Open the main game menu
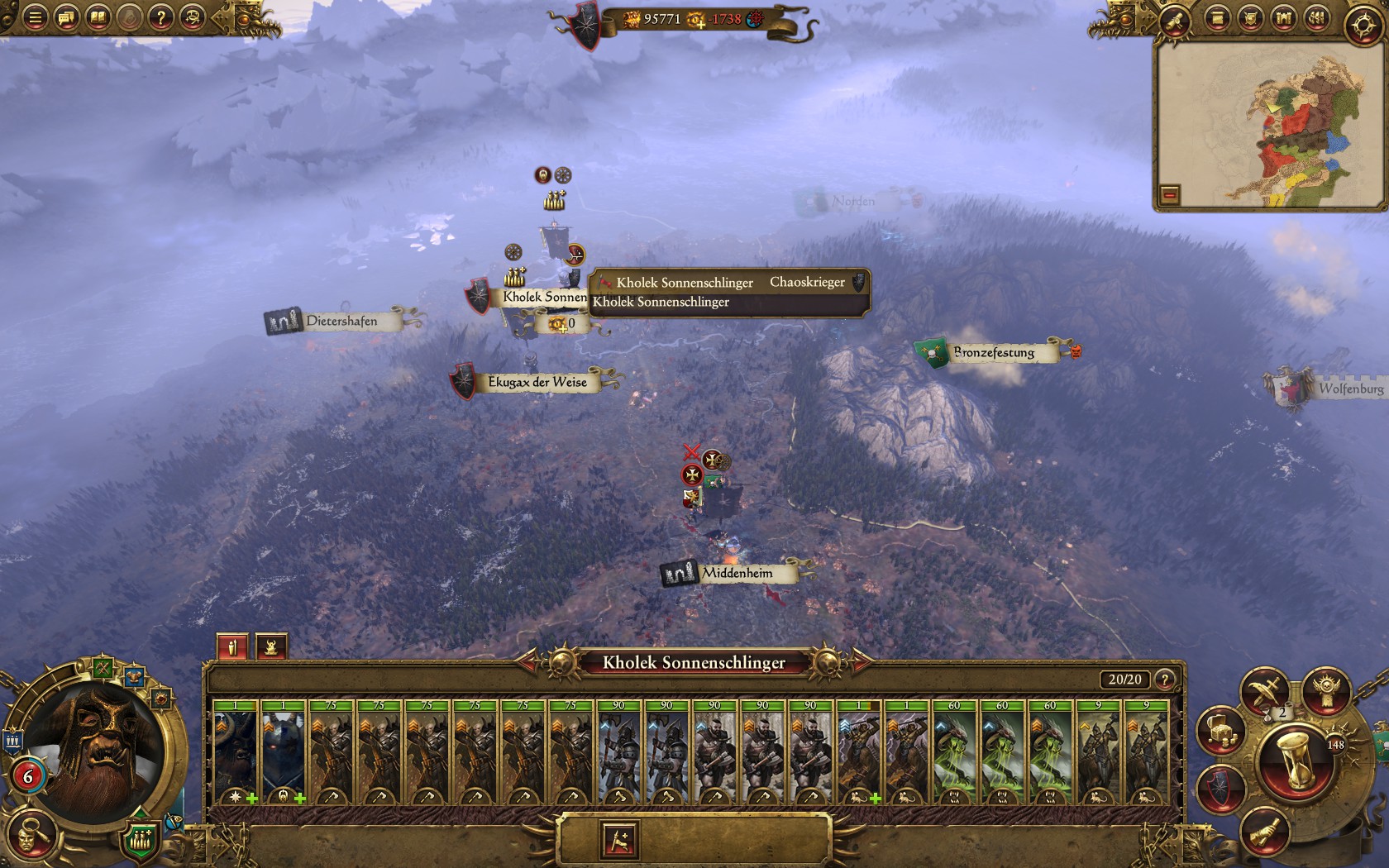1389x868 pixels. pyautogui.click(x=35, y=17)
